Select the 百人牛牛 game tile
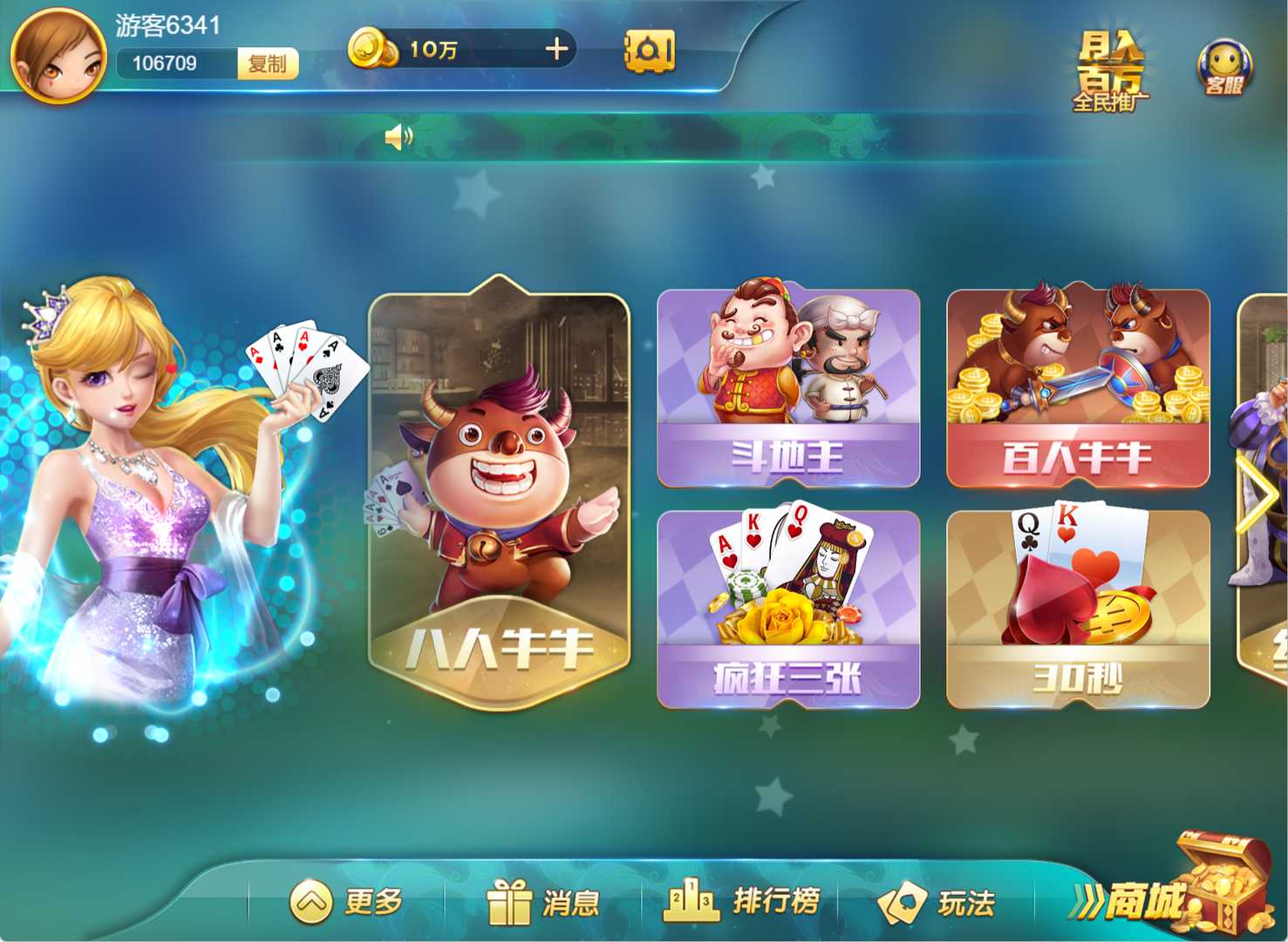The height and width of the screenshot is (942, 1288). (1078, 387)
